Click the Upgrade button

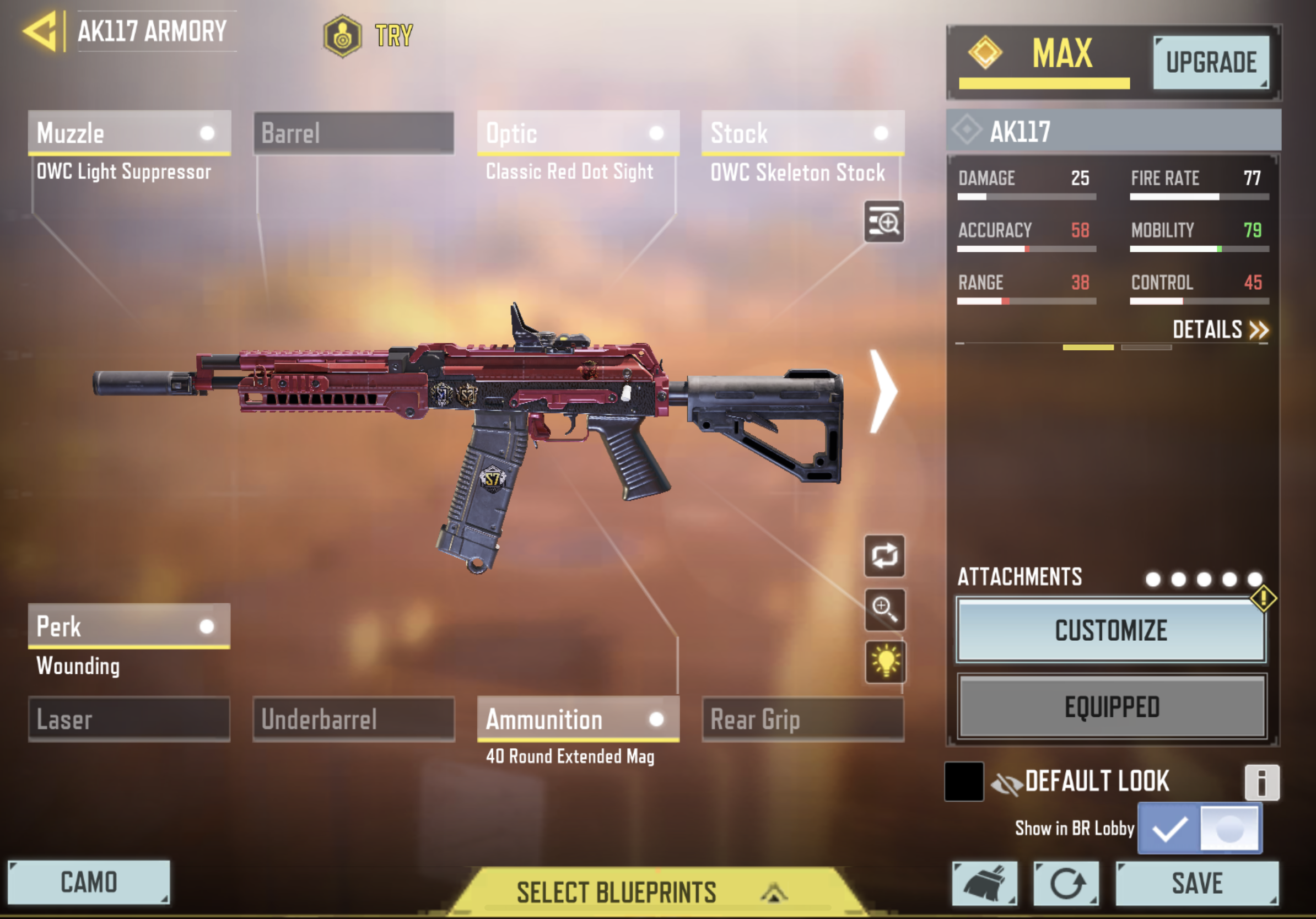(1211, 62)
